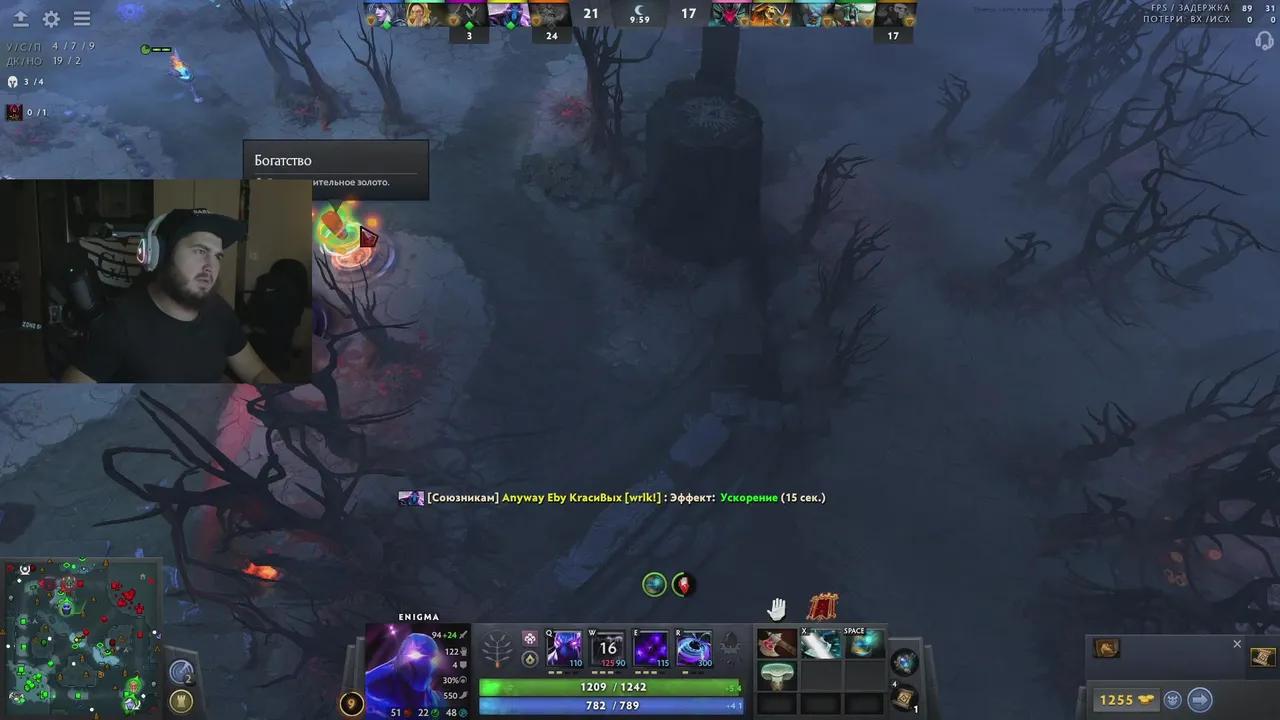The image size is (1280, 720).
Task: Open the settings gear at top left
Action: (x=50, y=18)
